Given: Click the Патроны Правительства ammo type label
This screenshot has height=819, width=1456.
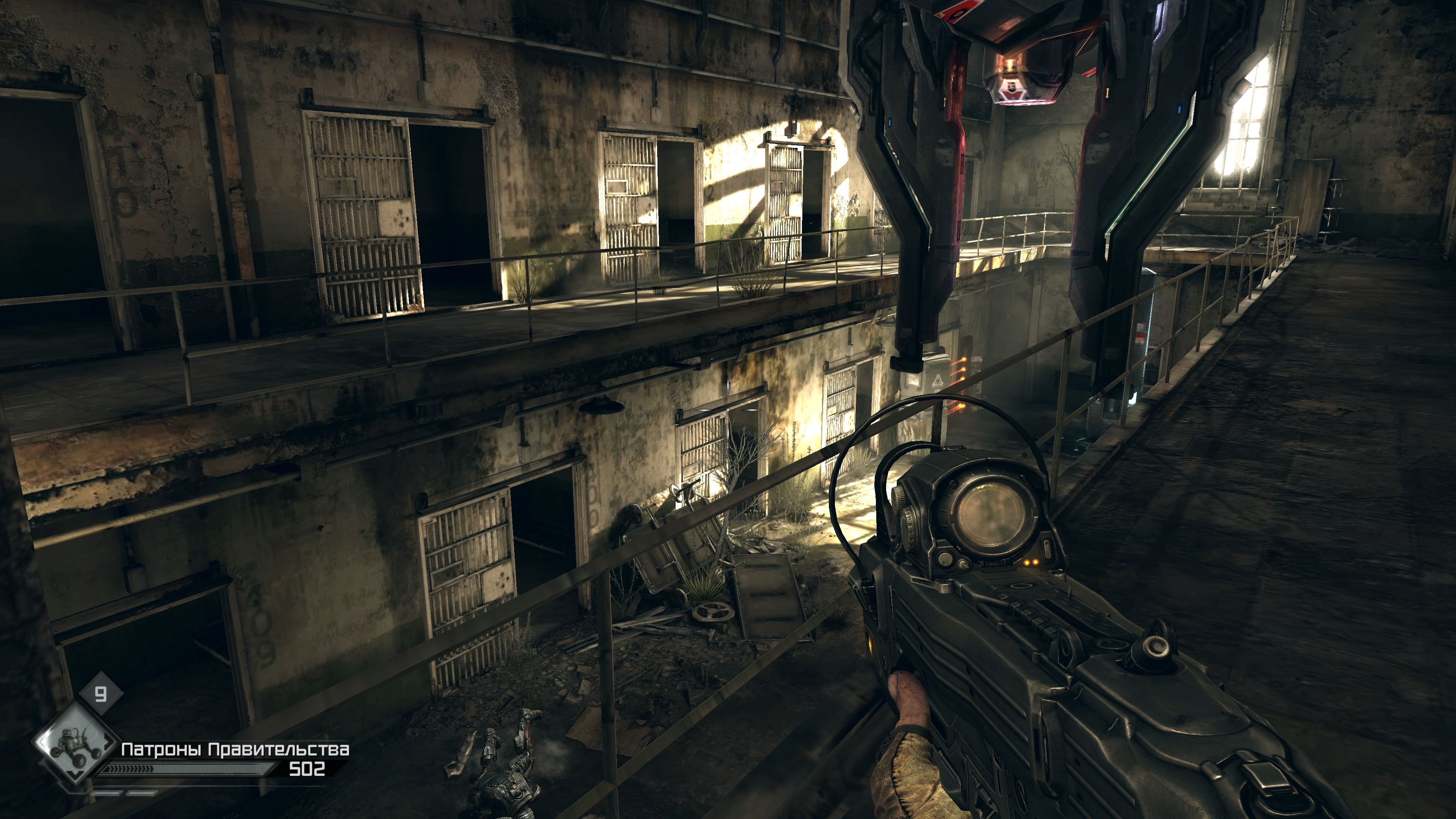Looking at the screenshot, I should click(235, 750).
